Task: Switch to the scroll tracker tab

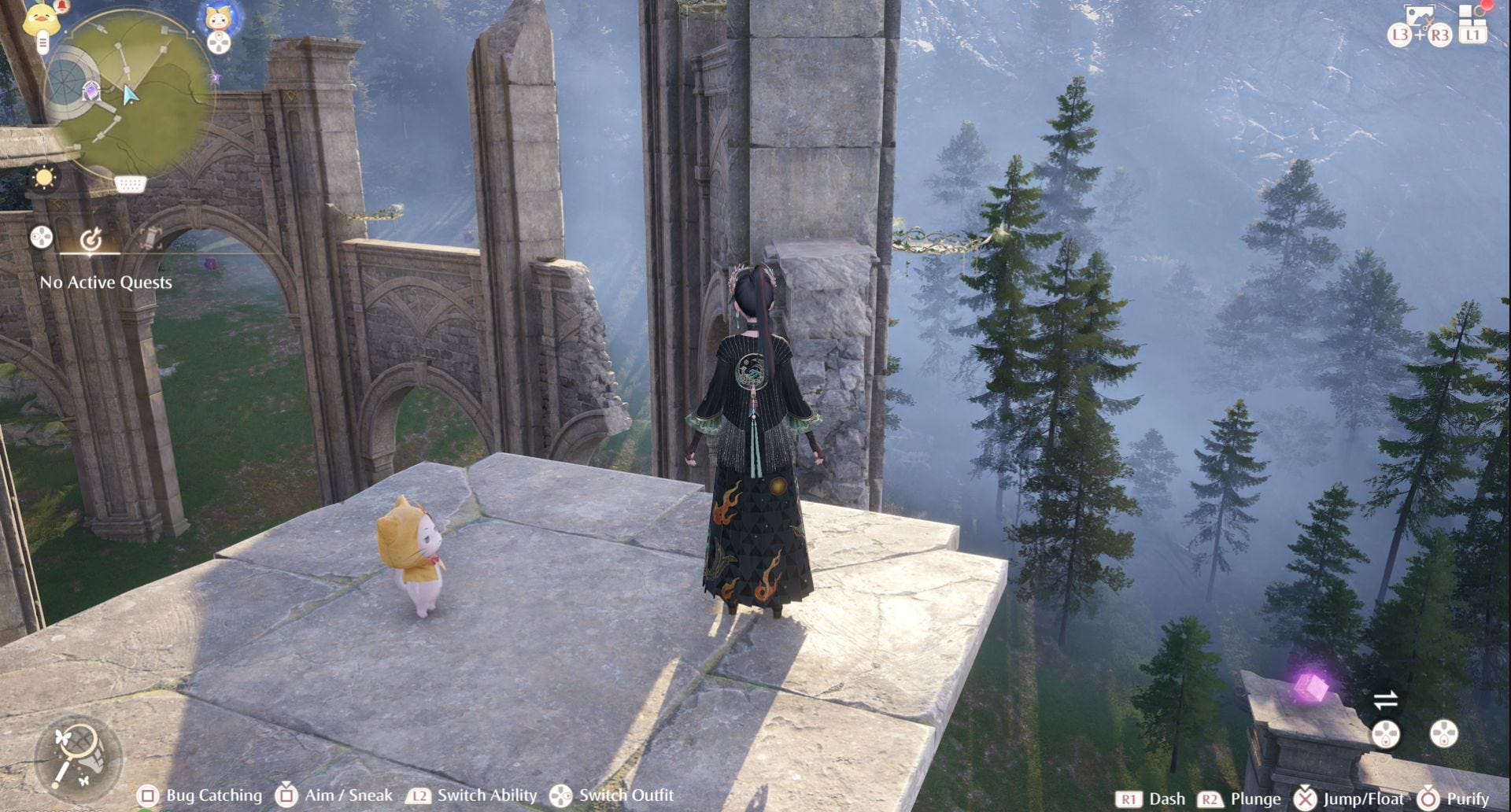Action: coord(149,237)
